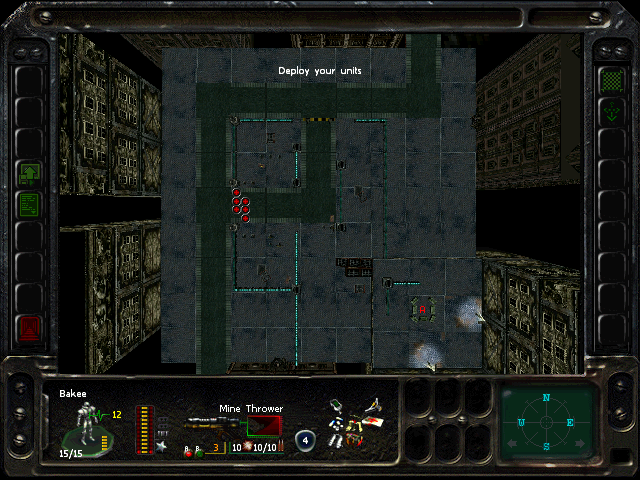Click the red button on left panel
640x480 pixels.
click(29, 327)
